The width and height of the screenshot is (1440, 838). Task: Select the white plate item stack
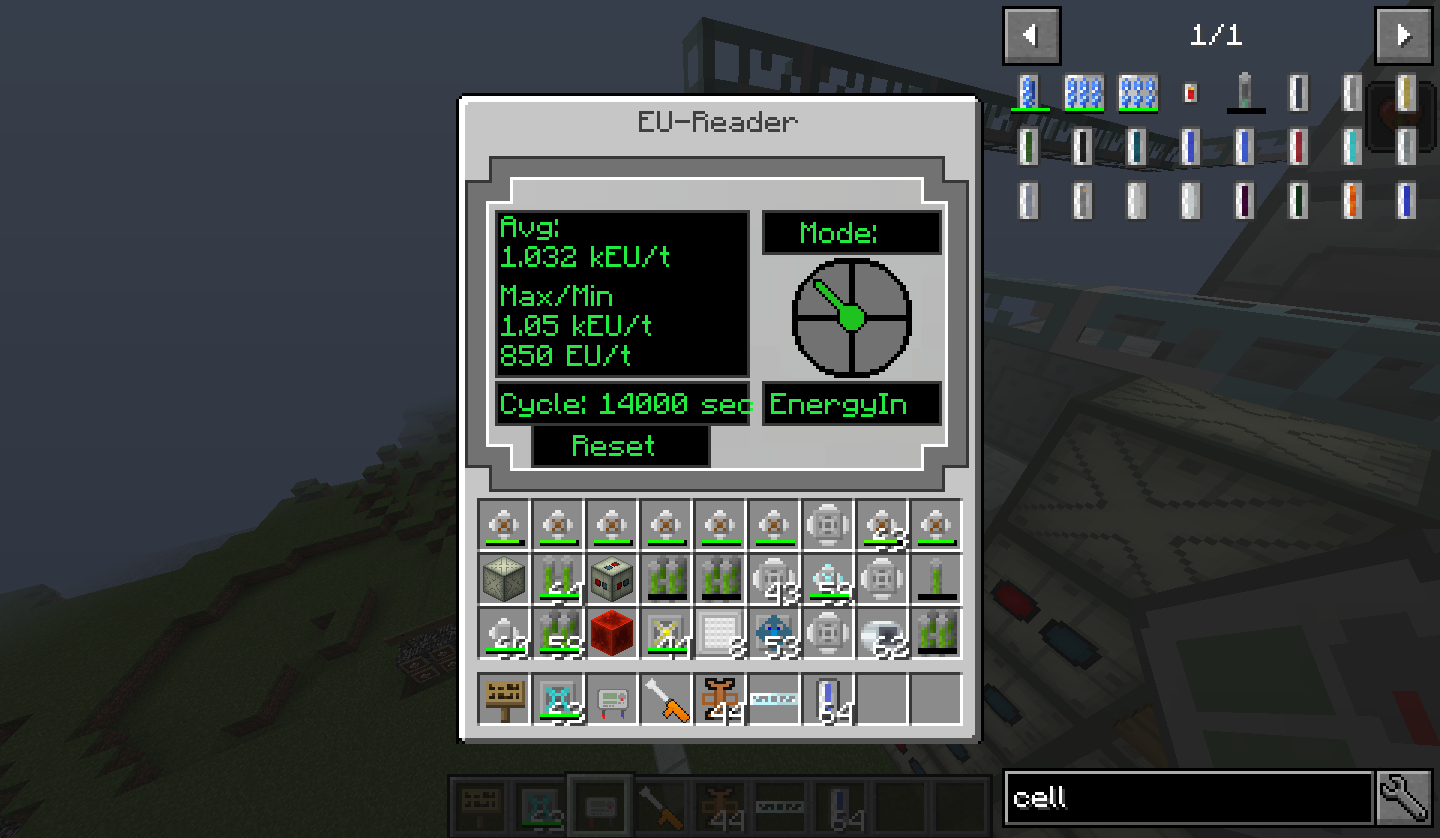click(x=720, y=634)
